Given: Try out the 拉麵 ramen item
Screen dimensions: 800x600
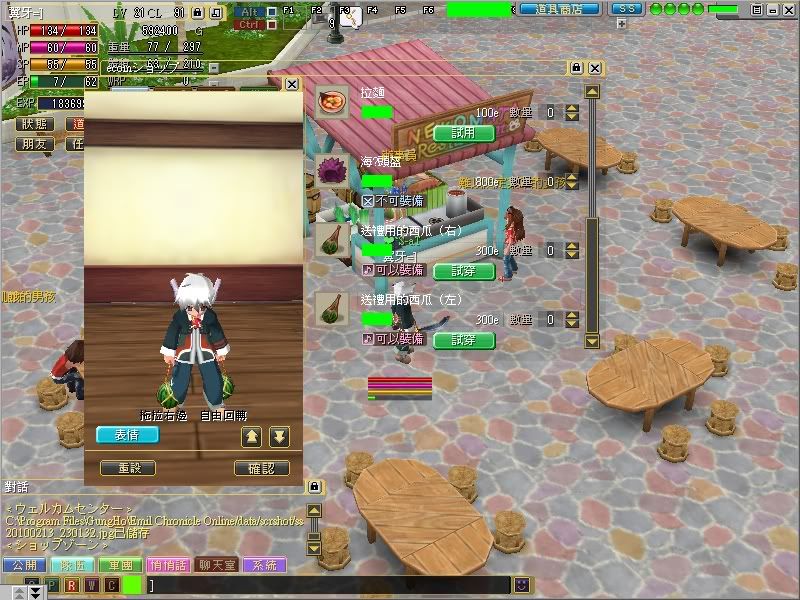Looking at the screenshot, I should coord(464,132).
